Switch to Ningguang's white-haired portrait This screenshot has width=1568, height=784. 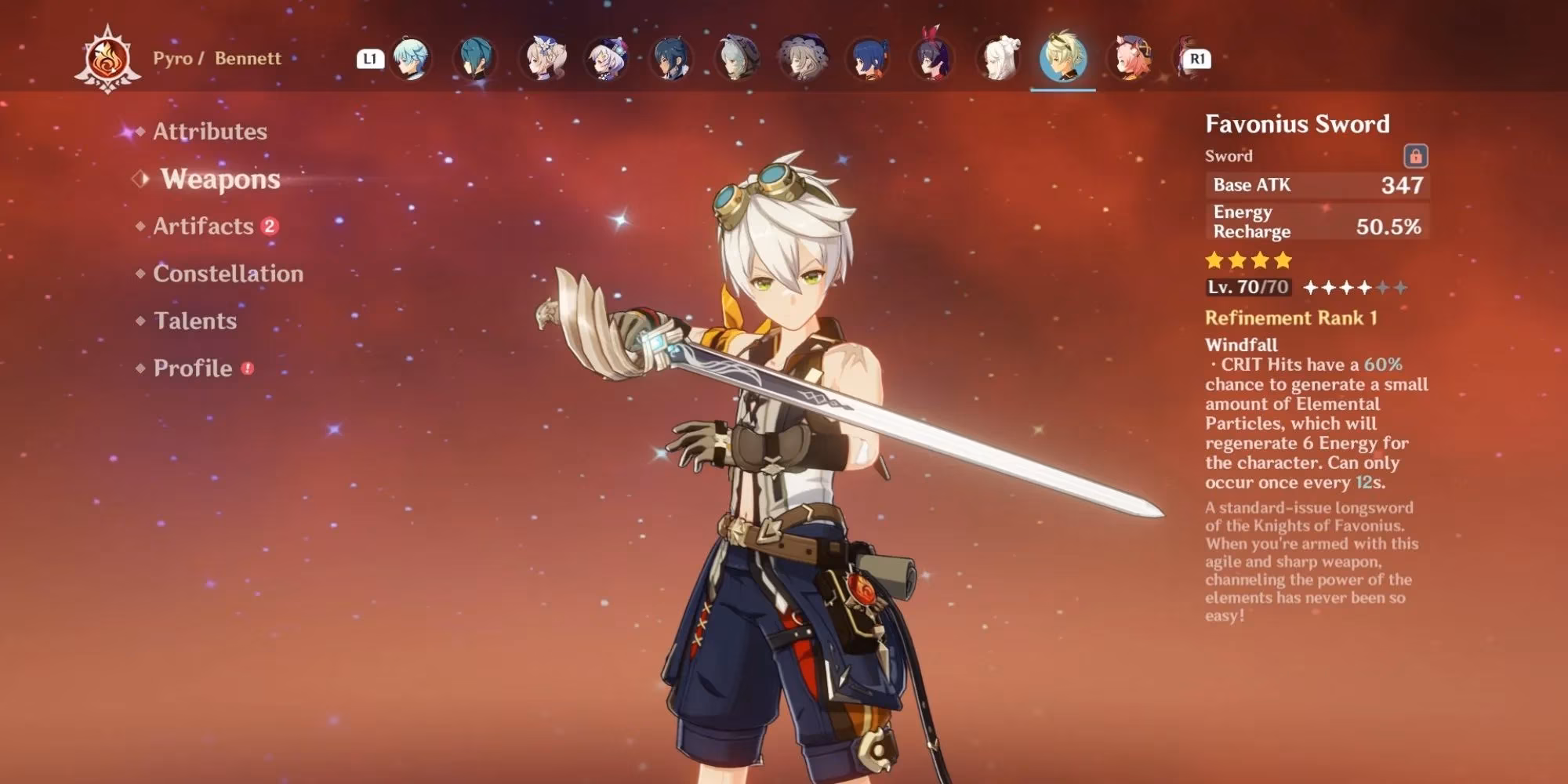pos(999,59)
